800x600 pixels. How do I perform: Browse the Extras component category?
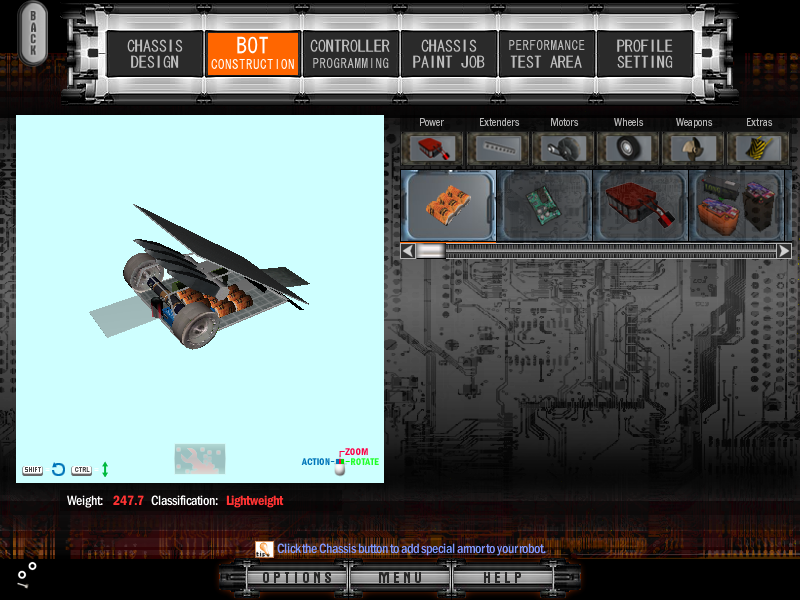[x=759, y=148]
